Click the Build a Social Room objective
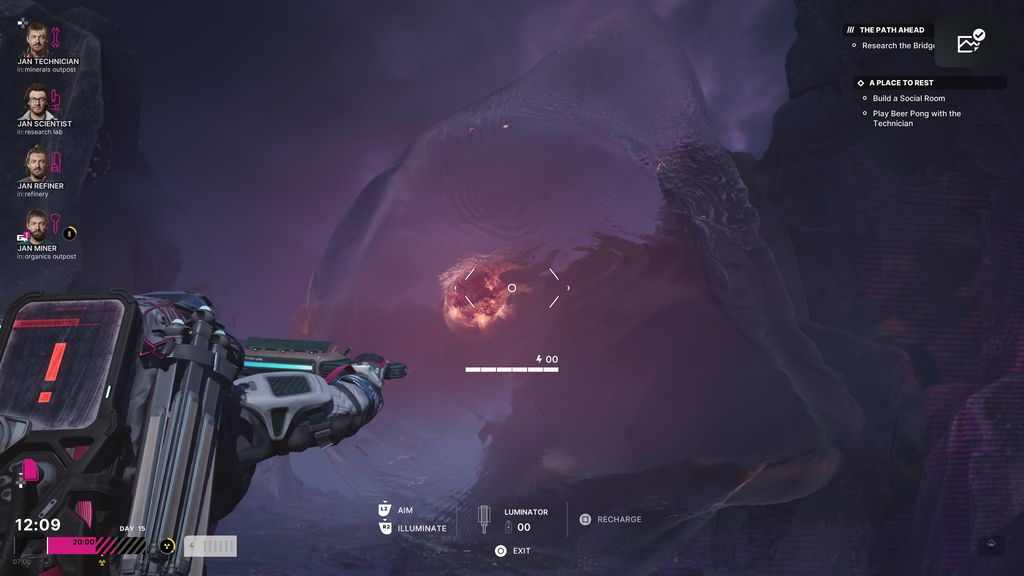Screen dimensions: 1024x576 [908, 98]
